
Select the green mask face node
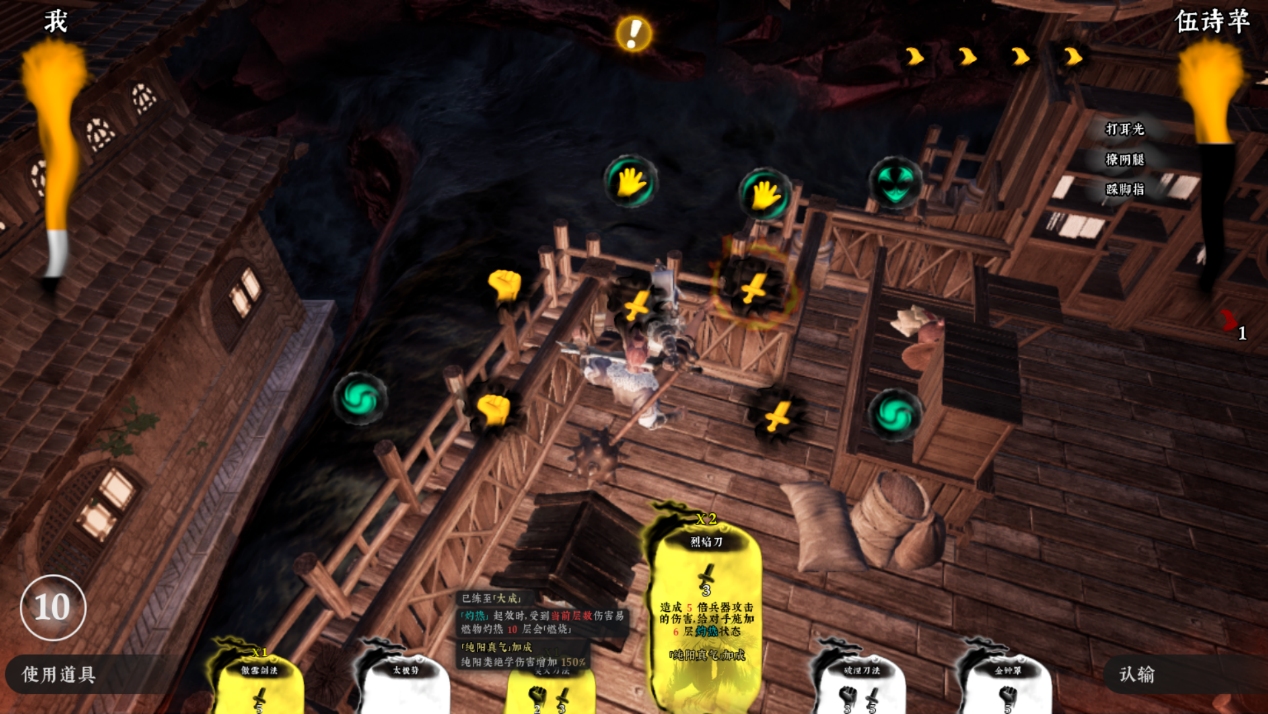click(894, 184)
